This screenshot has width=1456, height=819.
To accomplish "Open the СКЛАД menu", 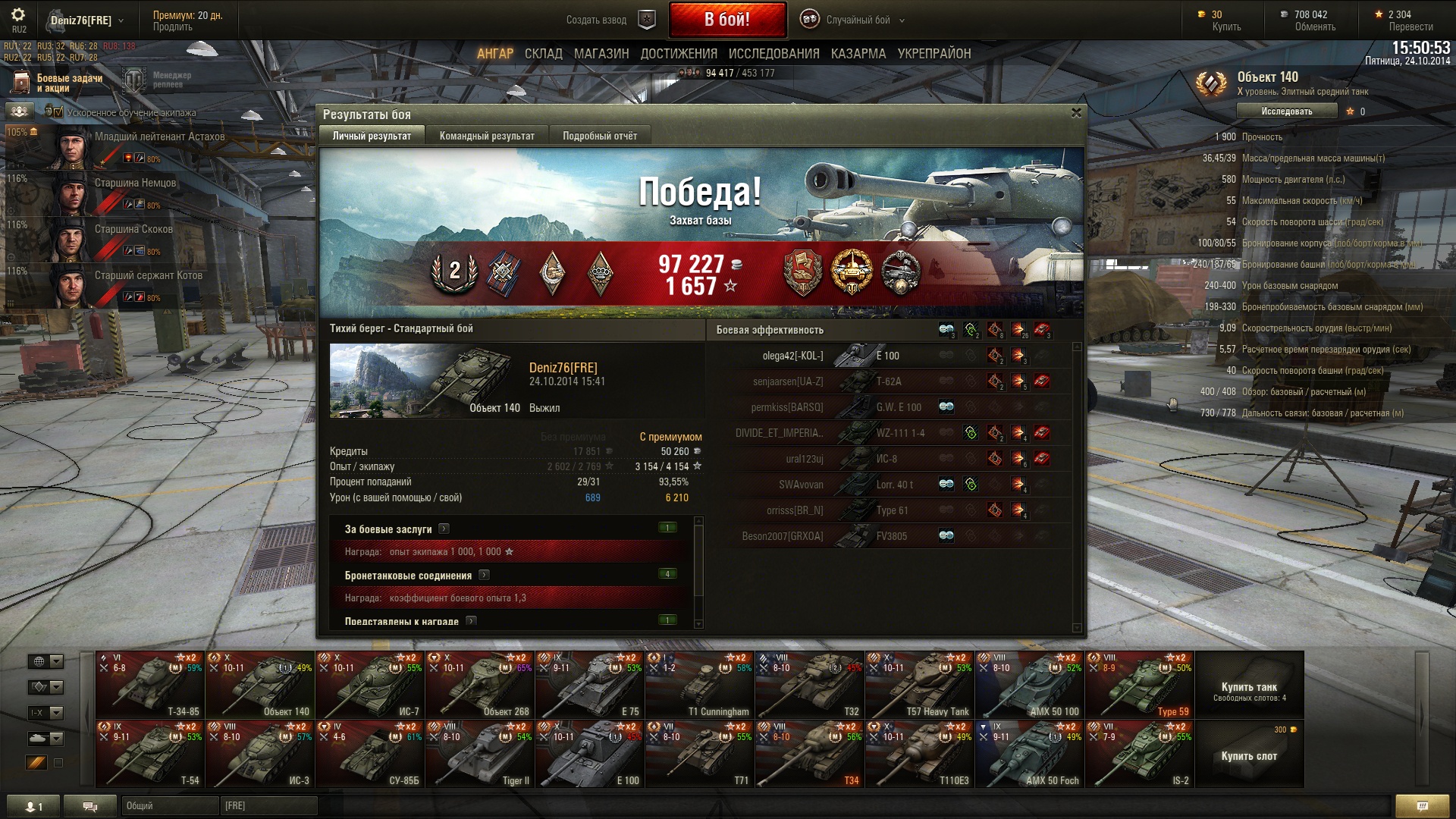I will 543,54.
